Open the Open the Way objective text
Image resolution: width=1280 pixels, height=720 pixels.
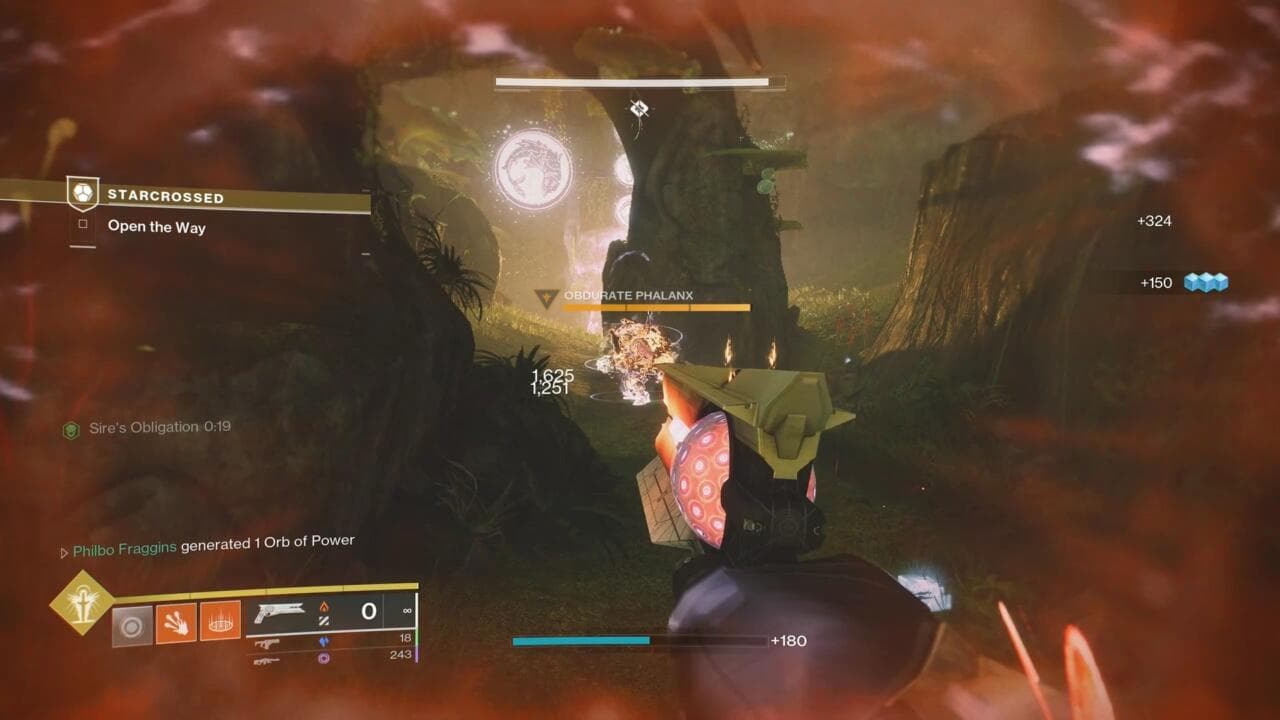click(x=155, y=229)
